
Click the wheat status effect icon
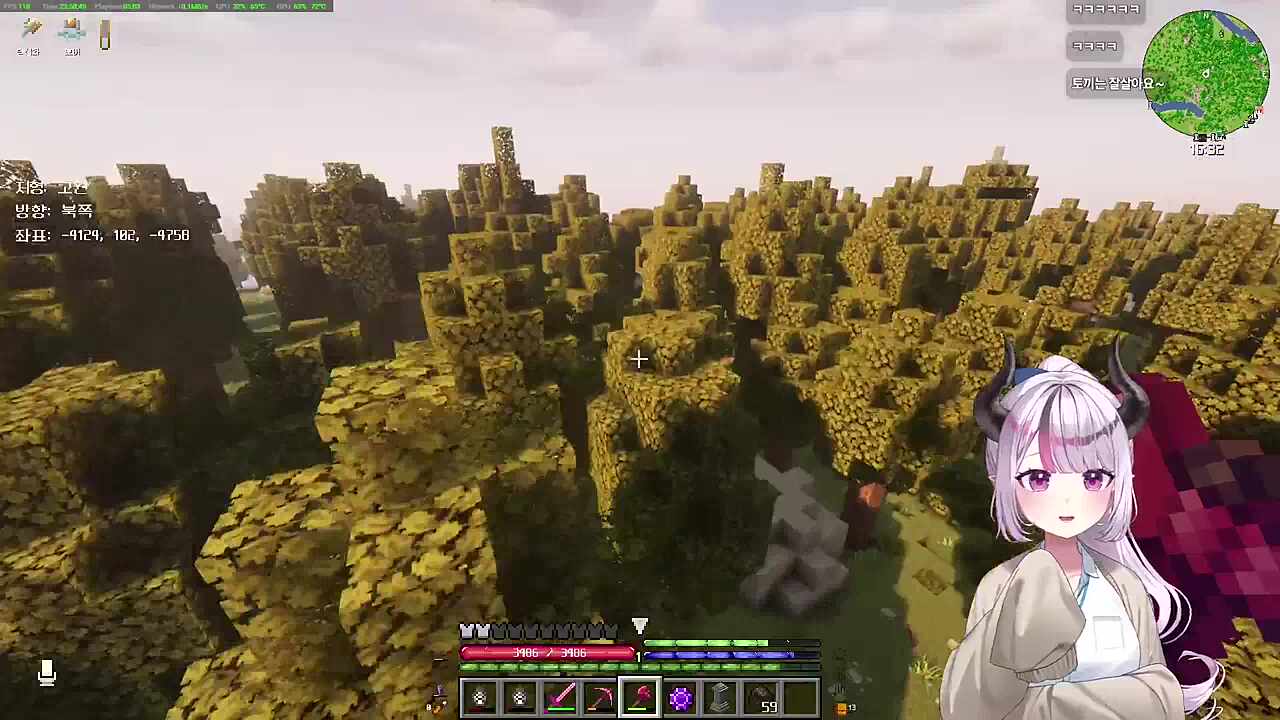pyautogui.click(x=30, y=31)
